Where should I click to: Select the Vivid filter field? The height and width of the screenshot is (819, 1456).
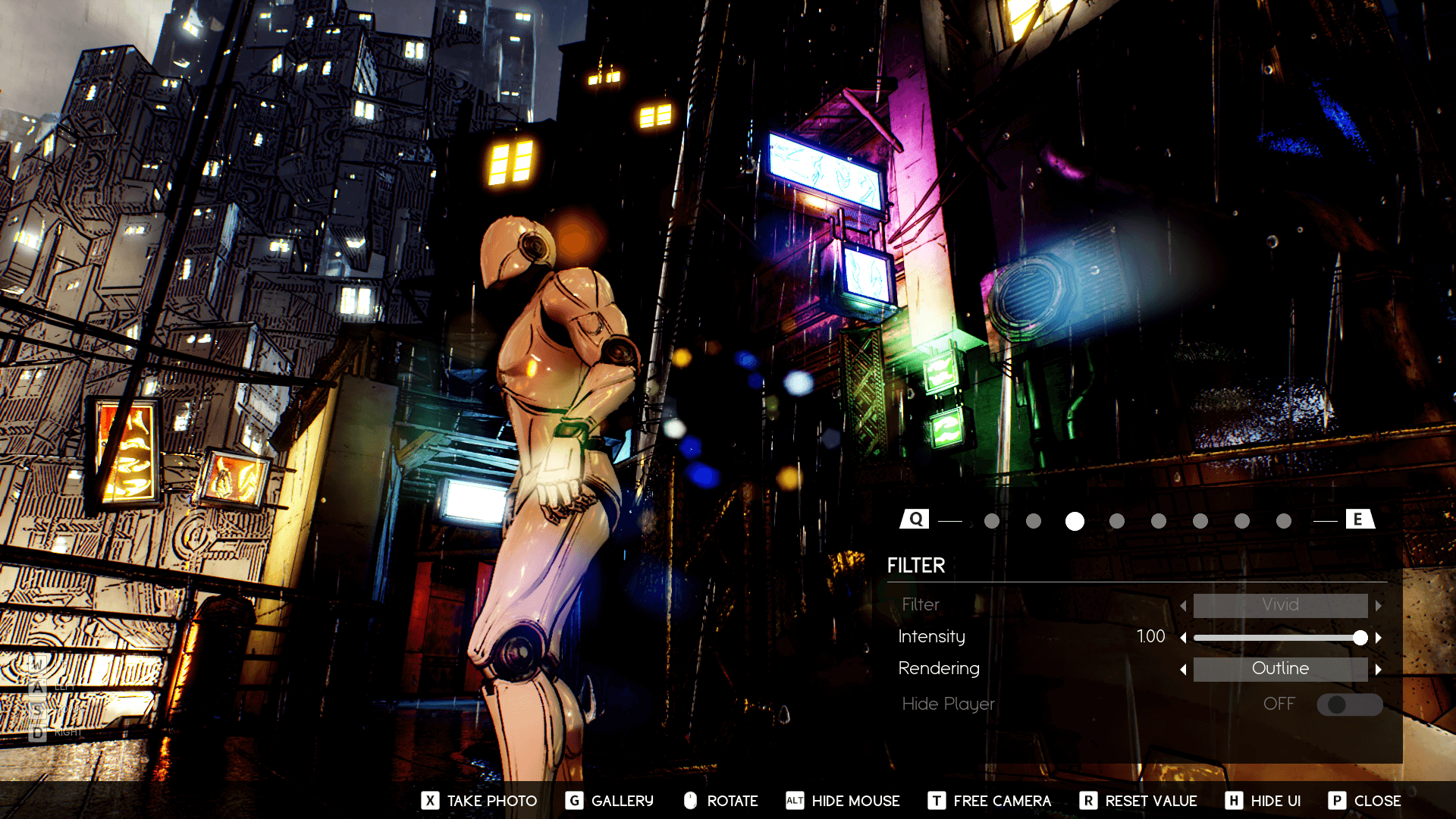pos(1280,605)
